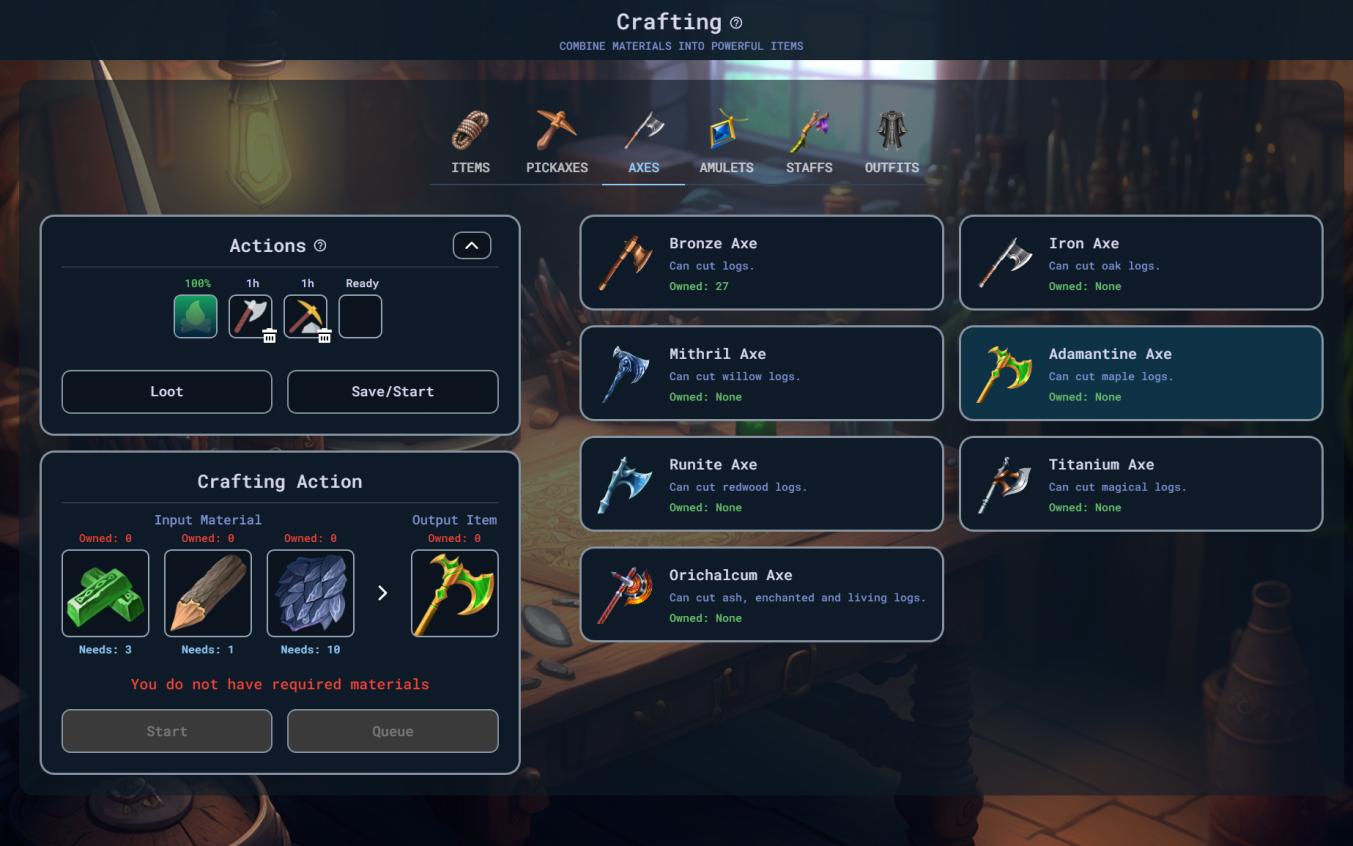Choose the Bronze Axe recipe

[x=761, y=263]
